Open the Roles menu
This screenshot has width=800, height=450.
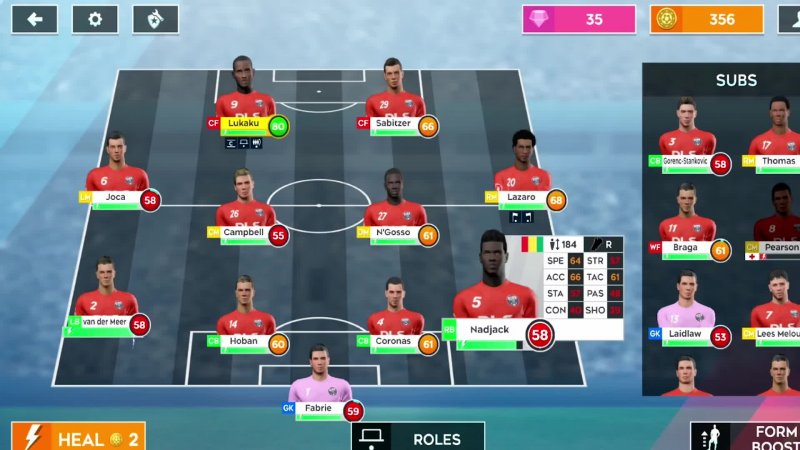pos(418,437)
